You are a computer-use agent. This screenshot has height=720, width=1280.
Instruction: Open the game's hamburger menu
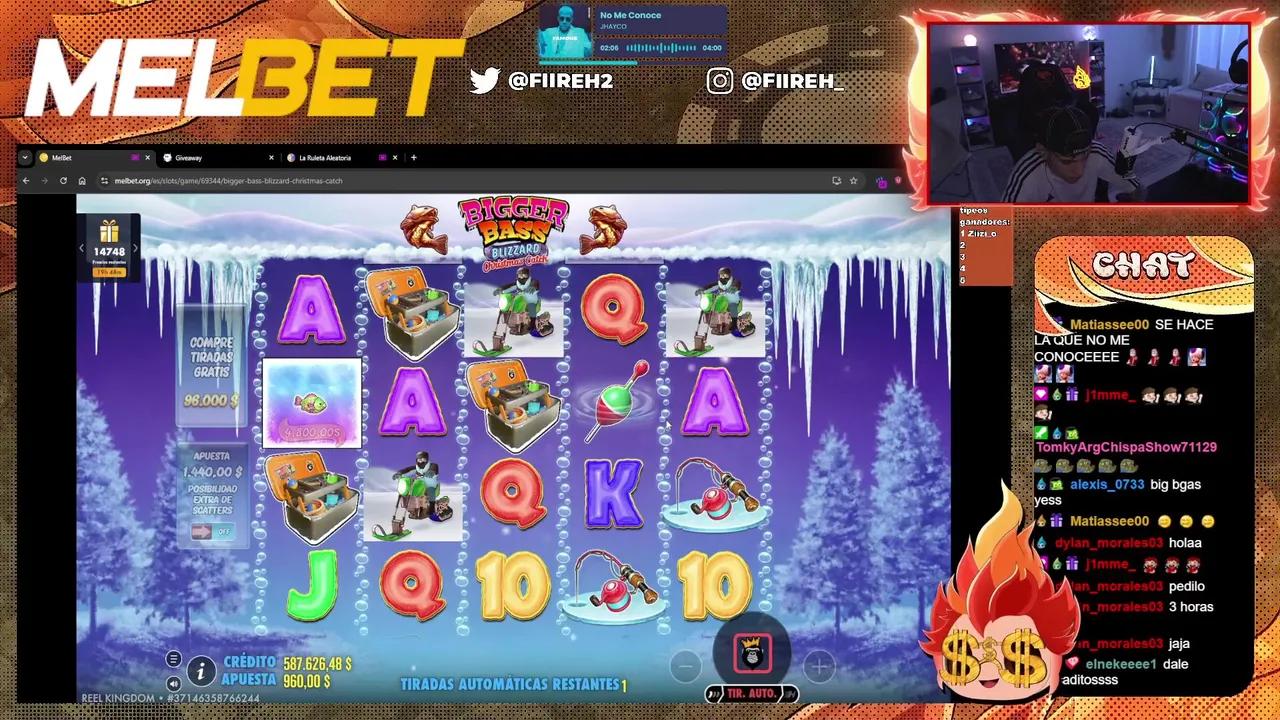point(173,658)
